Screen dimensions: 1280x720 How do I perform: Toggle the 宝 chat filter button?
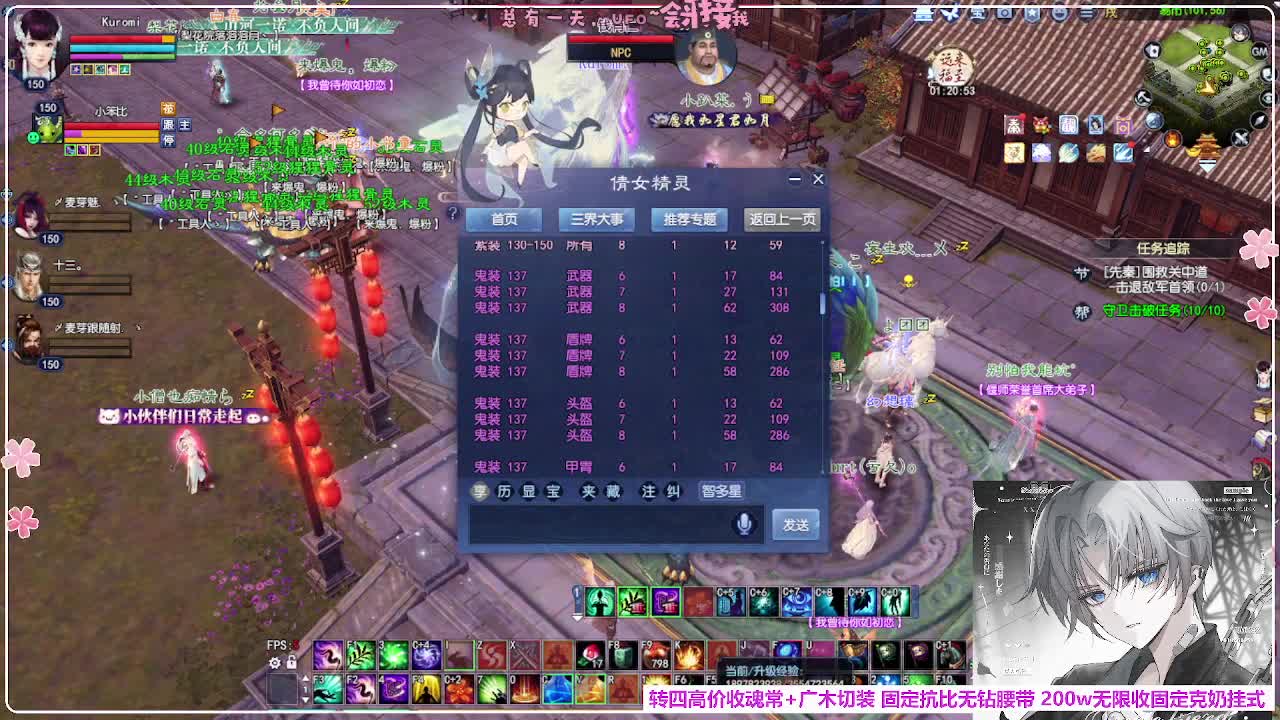coord(552,490)
